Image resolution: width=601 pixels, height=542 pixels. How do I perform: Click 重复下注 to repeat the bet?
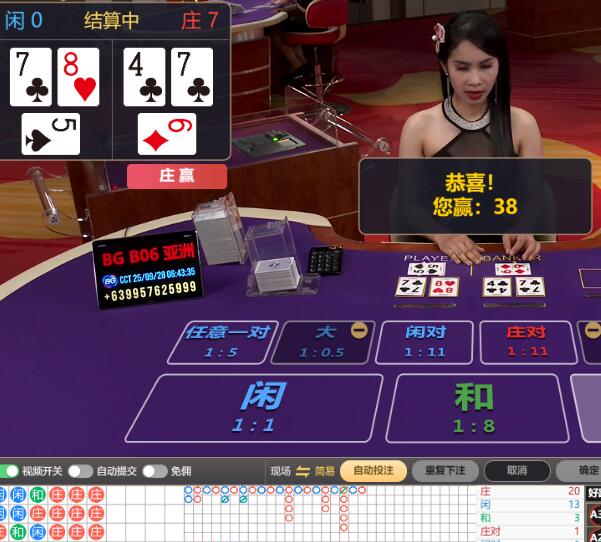tap(445, 471)
